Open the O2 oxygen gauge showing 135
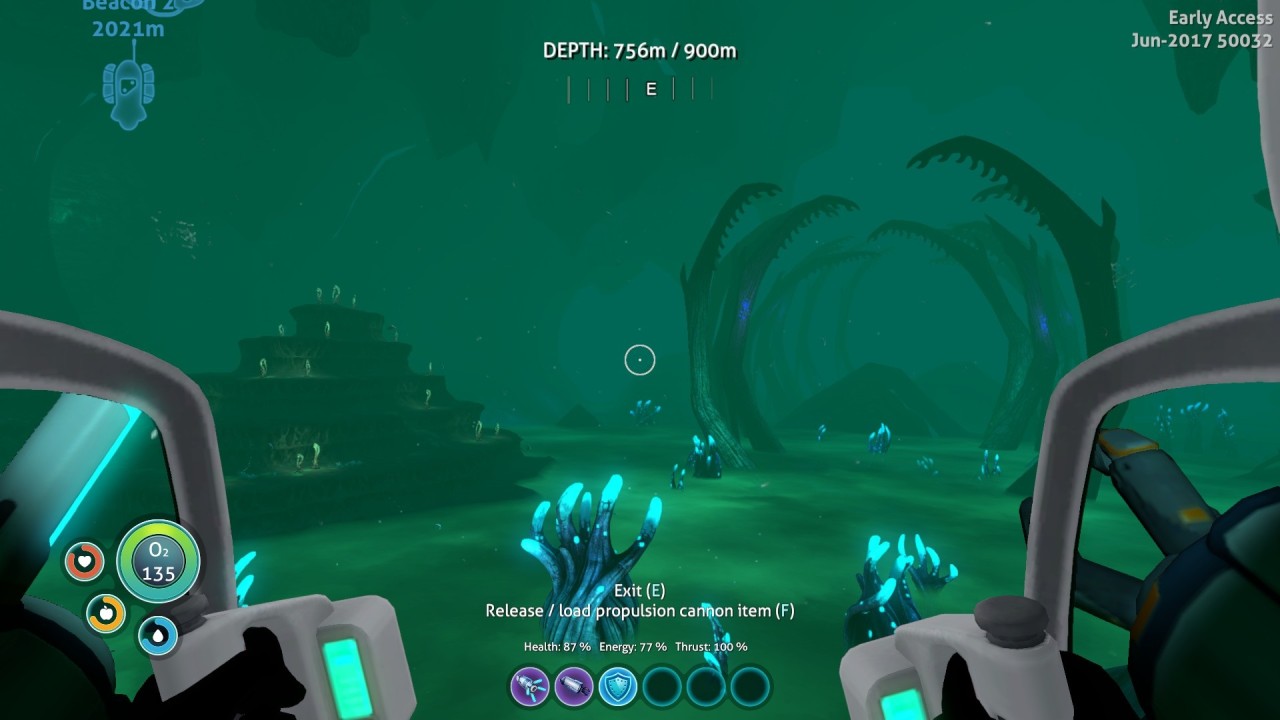 coord(158,561)
